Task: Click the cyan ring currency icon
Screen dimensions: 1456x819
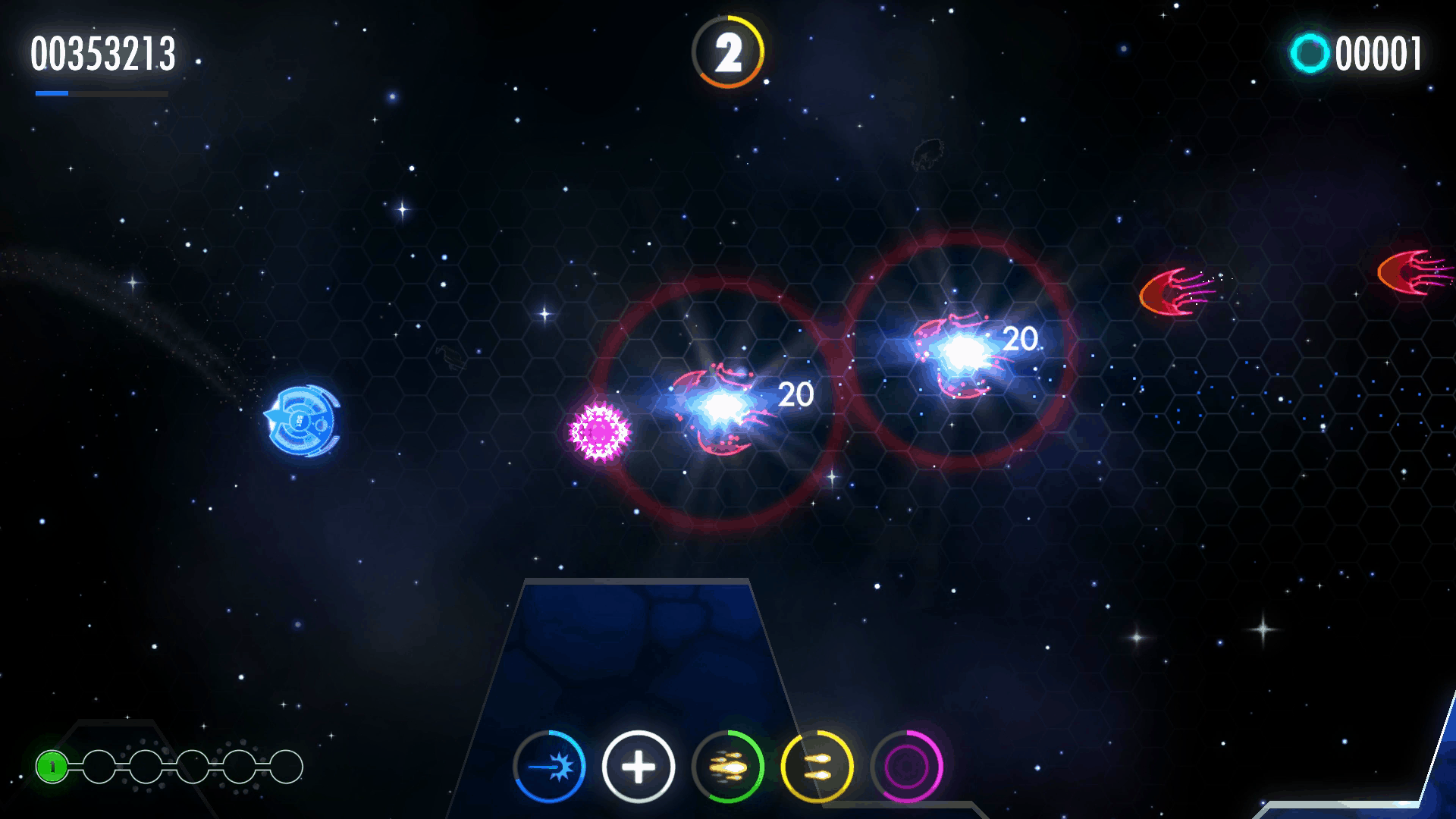Action: [x=1310, y=53]
